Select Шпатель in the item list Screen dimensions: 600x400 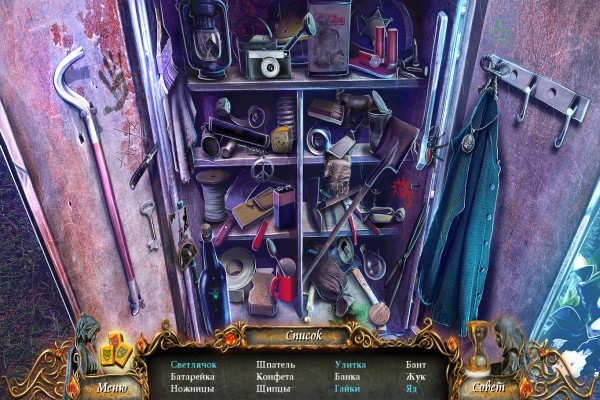tap(275, 364)
